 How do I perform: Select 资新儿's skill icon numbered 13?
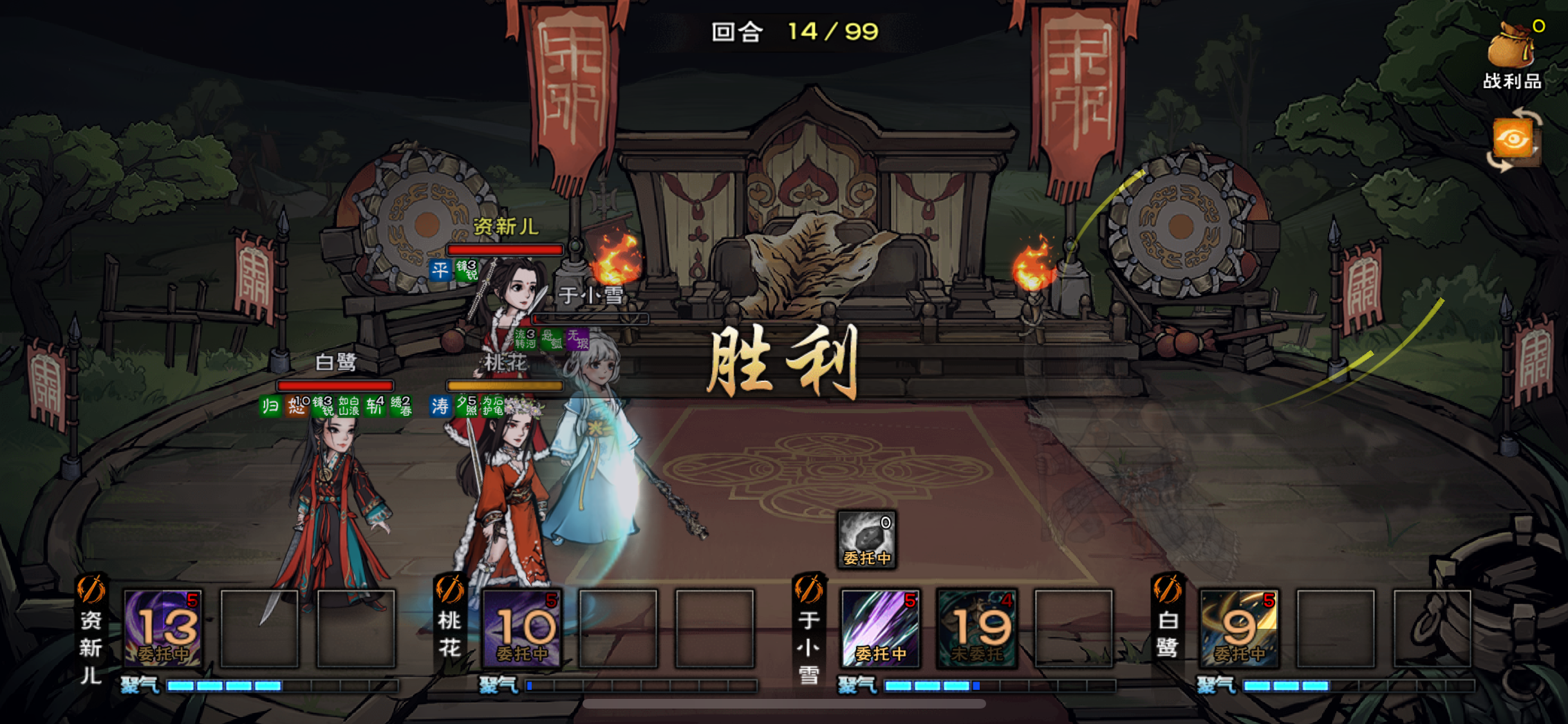pos(163,627)
